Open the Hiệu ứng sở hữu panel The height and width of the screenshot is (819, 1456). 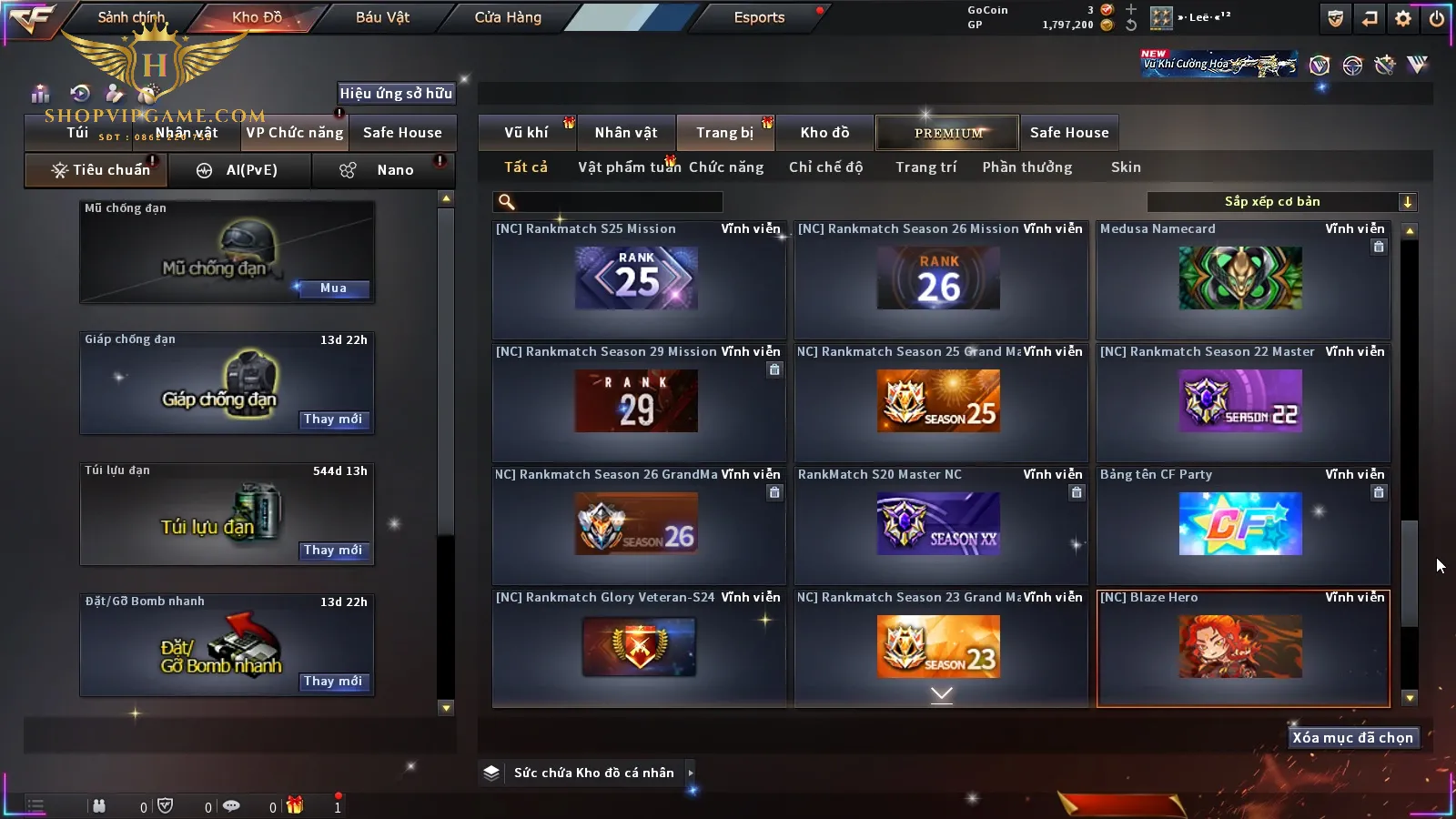(396, 93)
